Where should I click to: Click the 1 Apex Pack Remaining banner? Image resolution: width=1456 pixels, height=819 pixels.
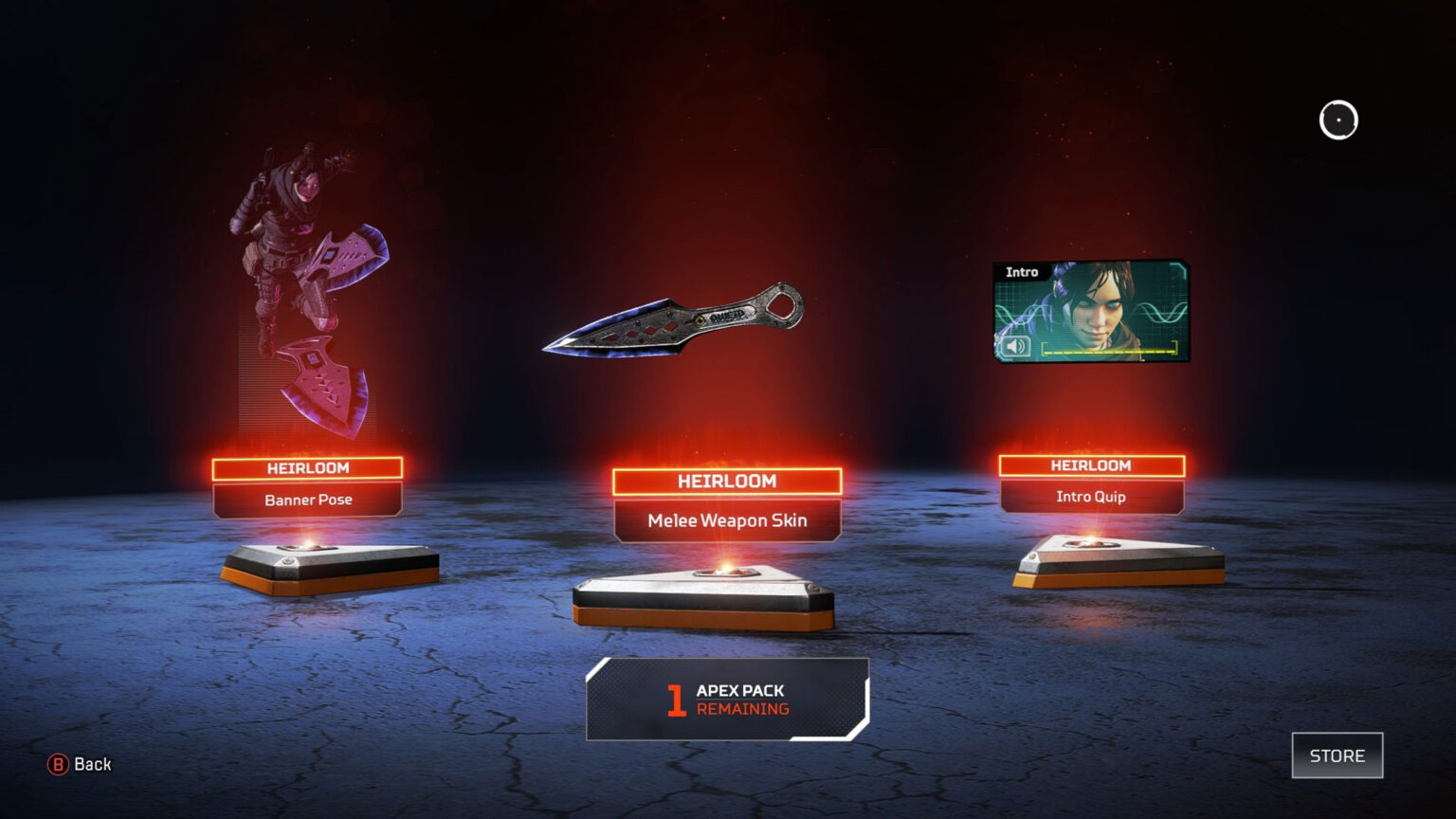tap(726, 700)
